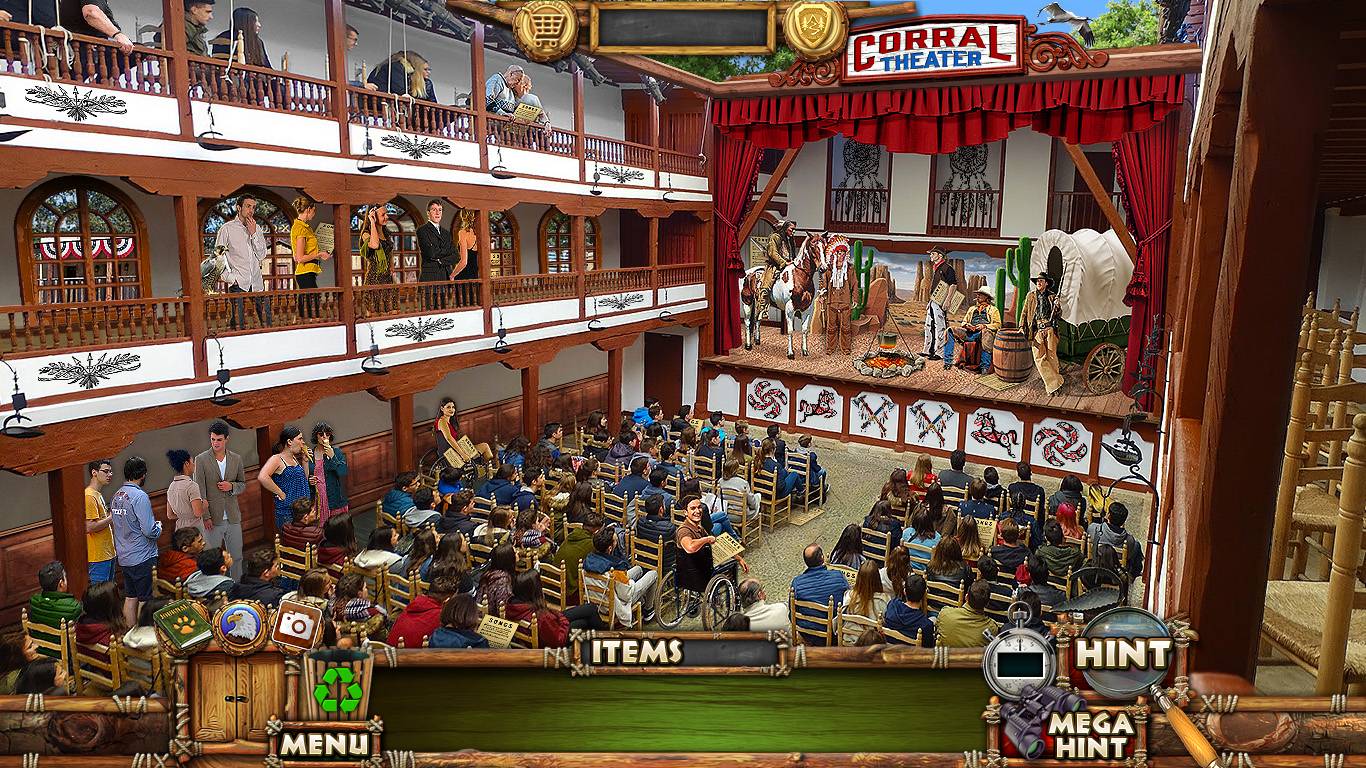
Task: Click the camera snapshot icon
Action: (296, 624)
